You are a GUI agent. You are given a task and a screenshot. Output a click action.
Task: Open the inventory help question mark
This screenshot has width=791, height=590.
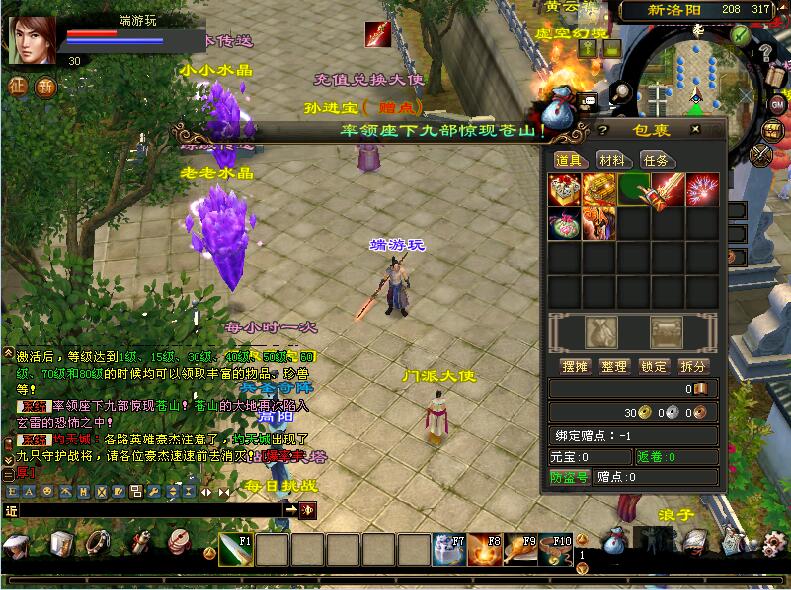pos(603,130)
